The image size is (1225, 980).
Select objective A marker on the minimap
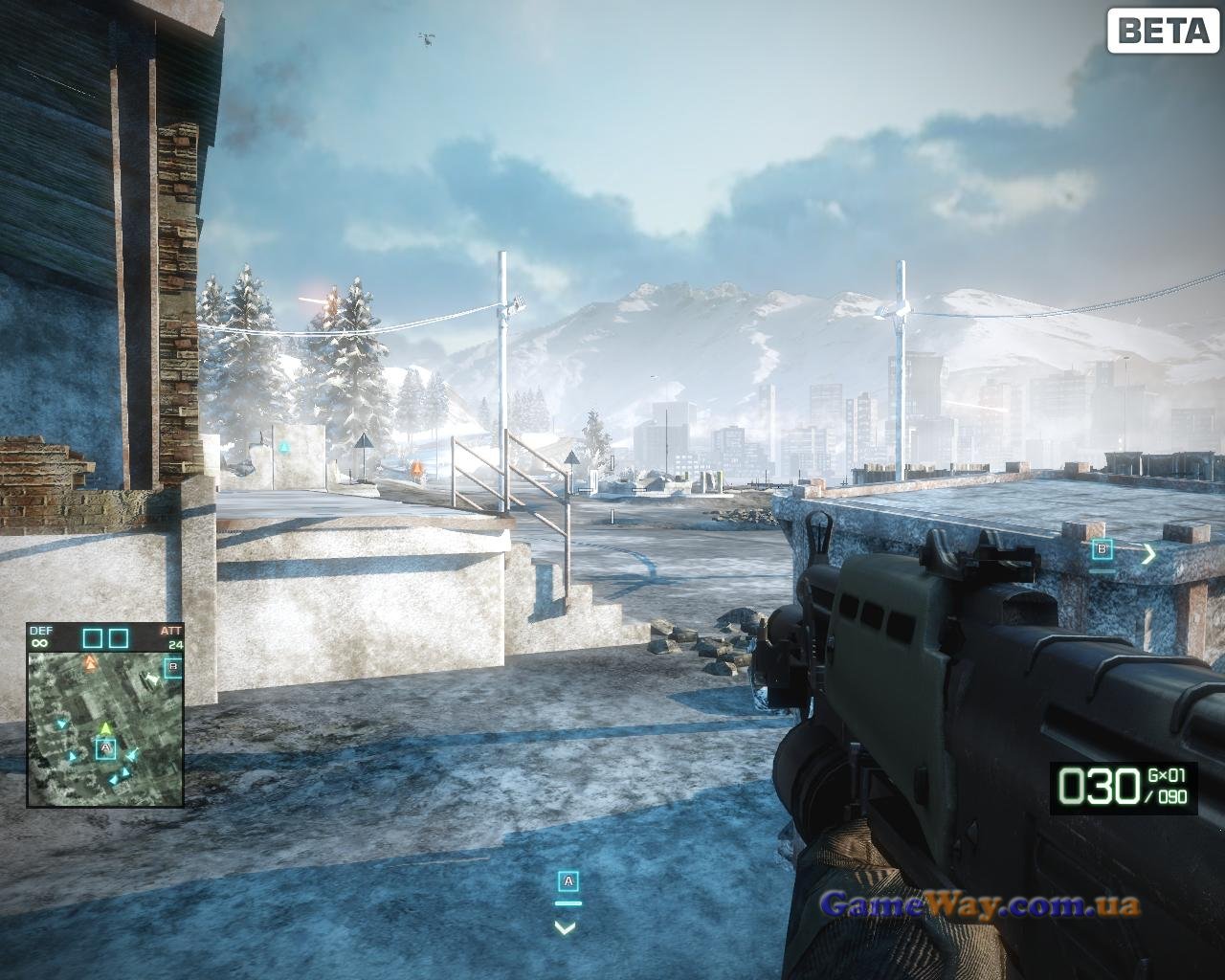point(105,747)
